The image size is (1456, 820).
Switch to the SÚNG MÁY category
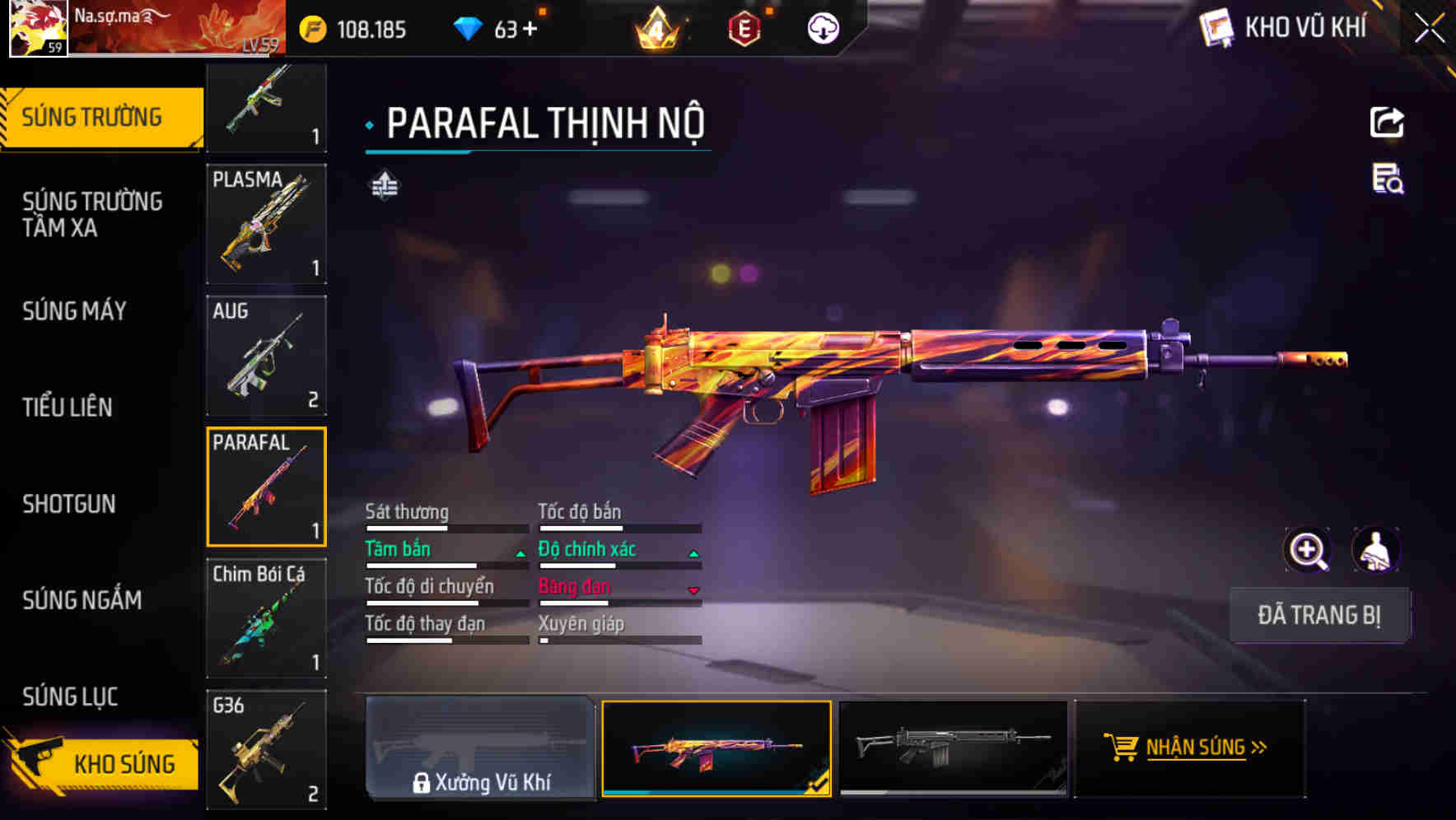[74, 312]
